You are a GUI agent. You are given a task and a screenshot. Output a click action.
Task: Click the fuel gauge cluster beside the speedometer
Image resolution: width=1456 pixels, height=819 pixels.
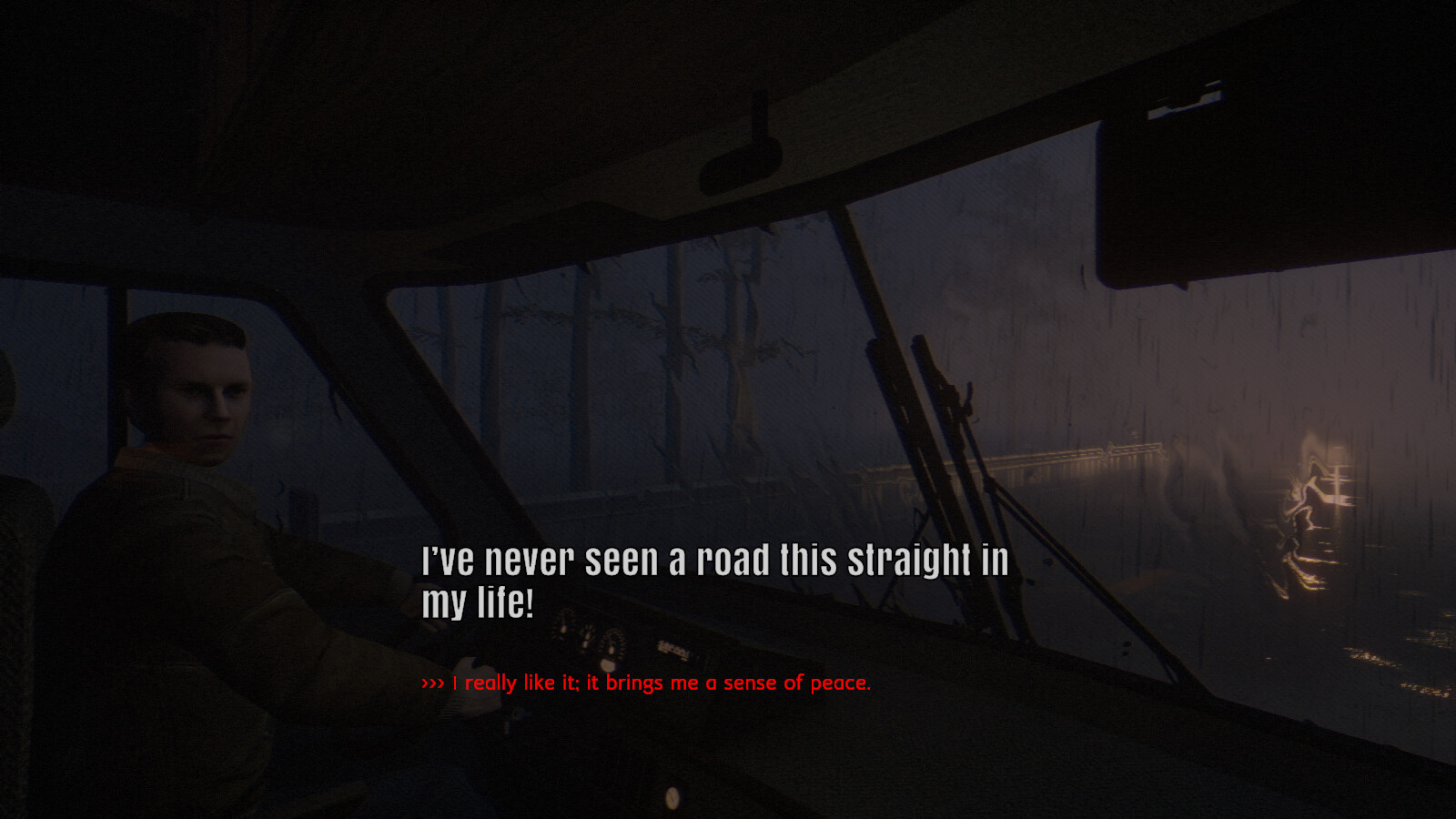587,637
